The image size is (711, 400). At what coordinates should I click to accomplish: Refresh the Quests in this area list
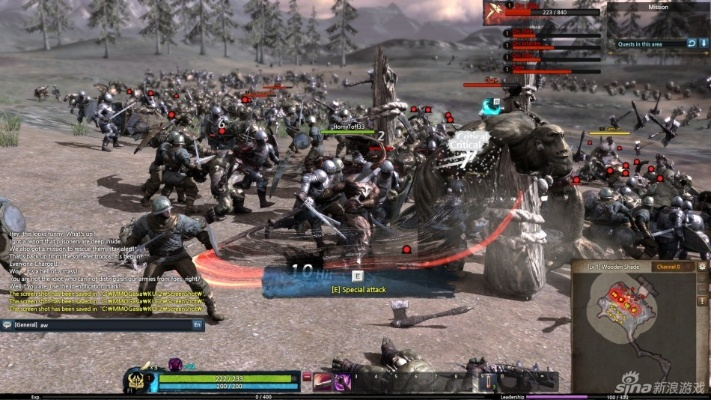pos(691,43)
